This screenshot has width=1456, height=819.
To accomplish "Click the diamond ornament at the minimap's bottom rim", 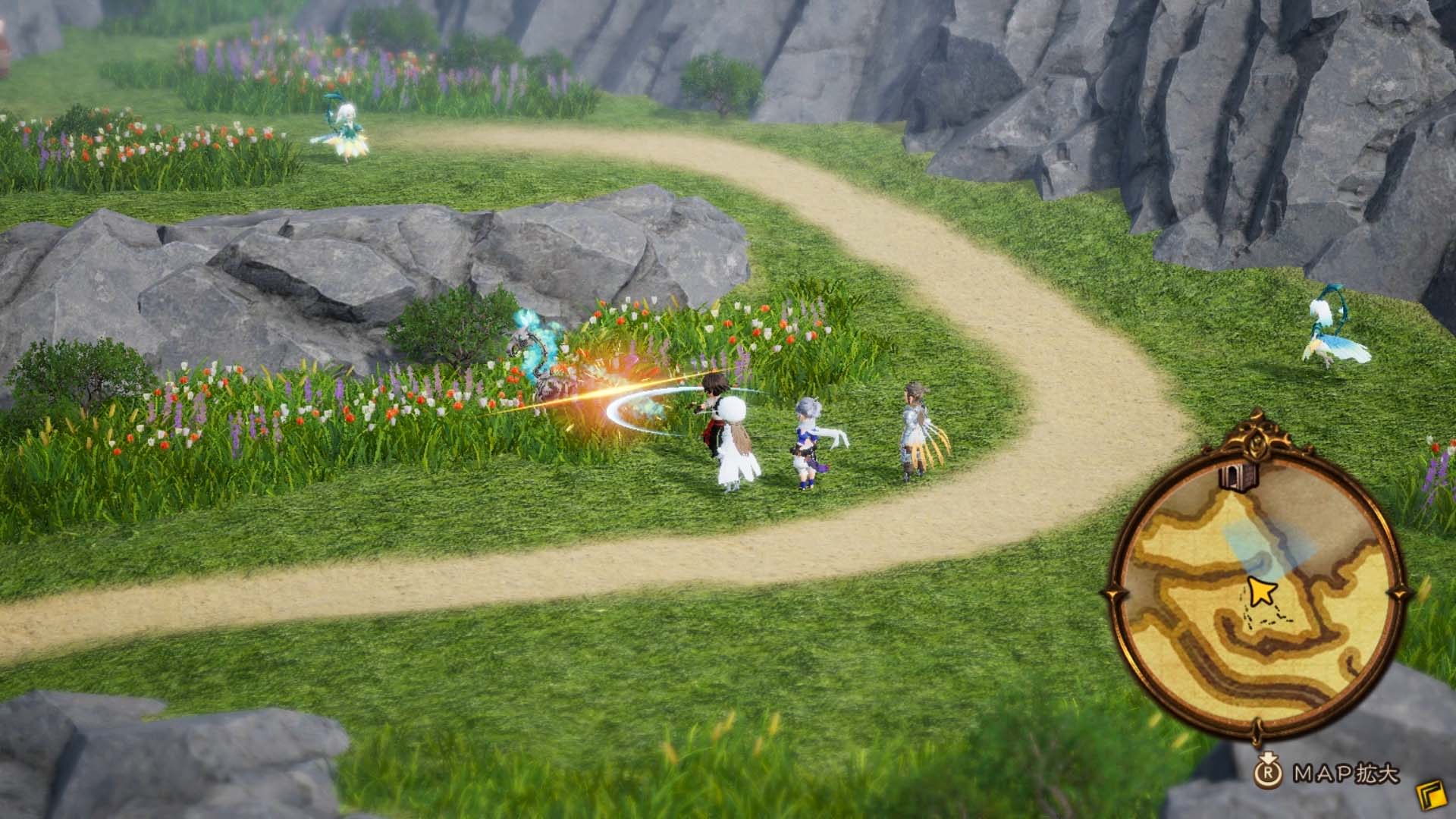I will point(1255,731).
